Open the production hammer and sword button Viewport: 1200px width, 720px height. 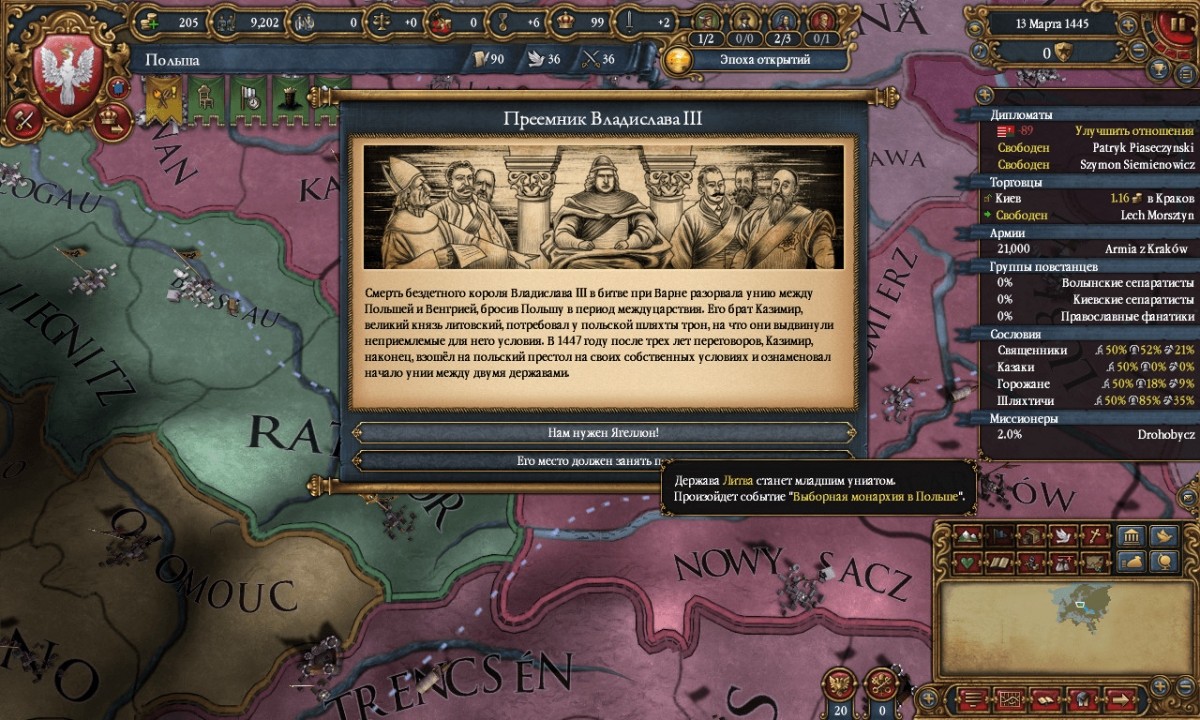22,121
